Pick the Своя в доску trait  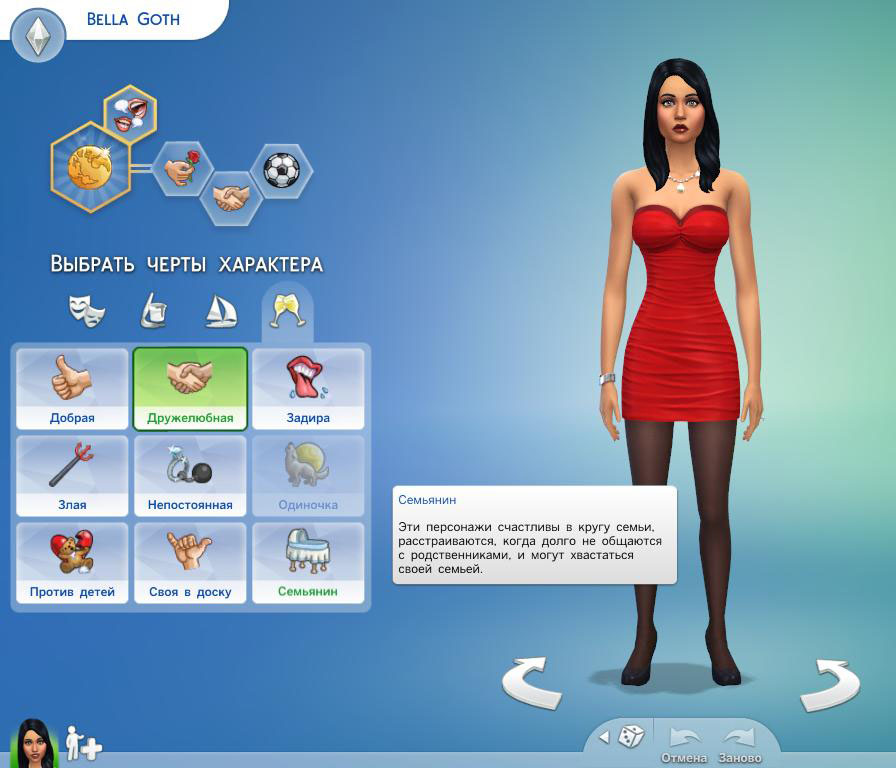click(190, 562)
